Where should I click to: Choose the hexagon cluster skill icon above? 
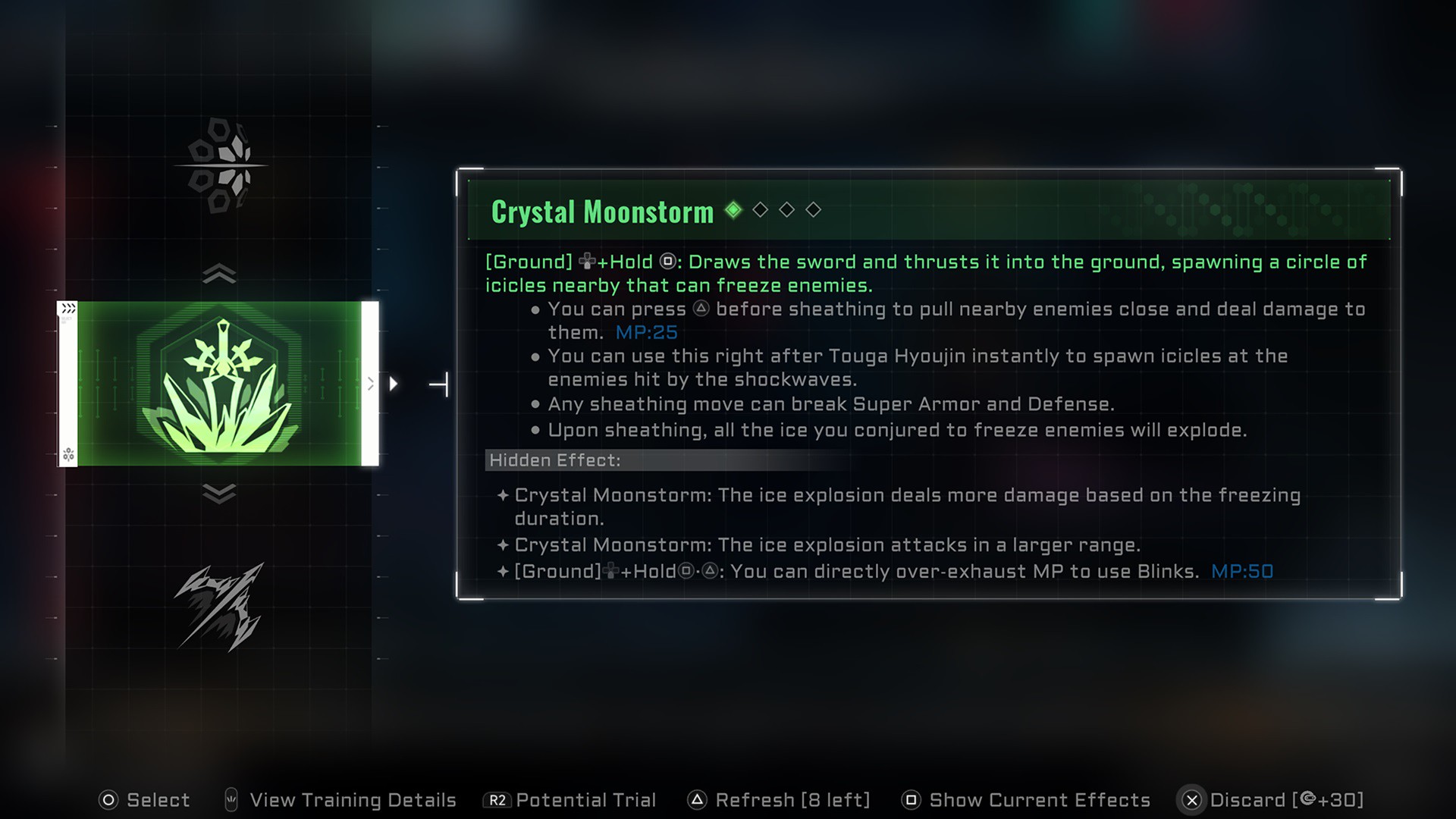click(x=219, y=165)
